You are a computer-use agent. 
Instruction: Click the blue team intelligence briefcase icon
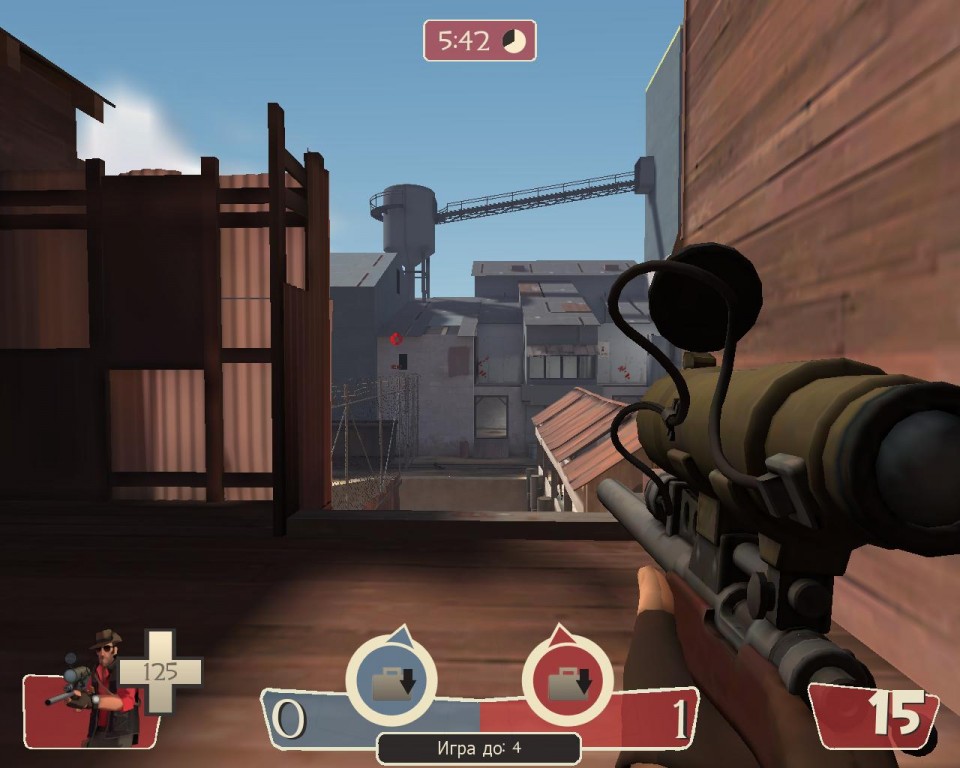pos(391,682)
